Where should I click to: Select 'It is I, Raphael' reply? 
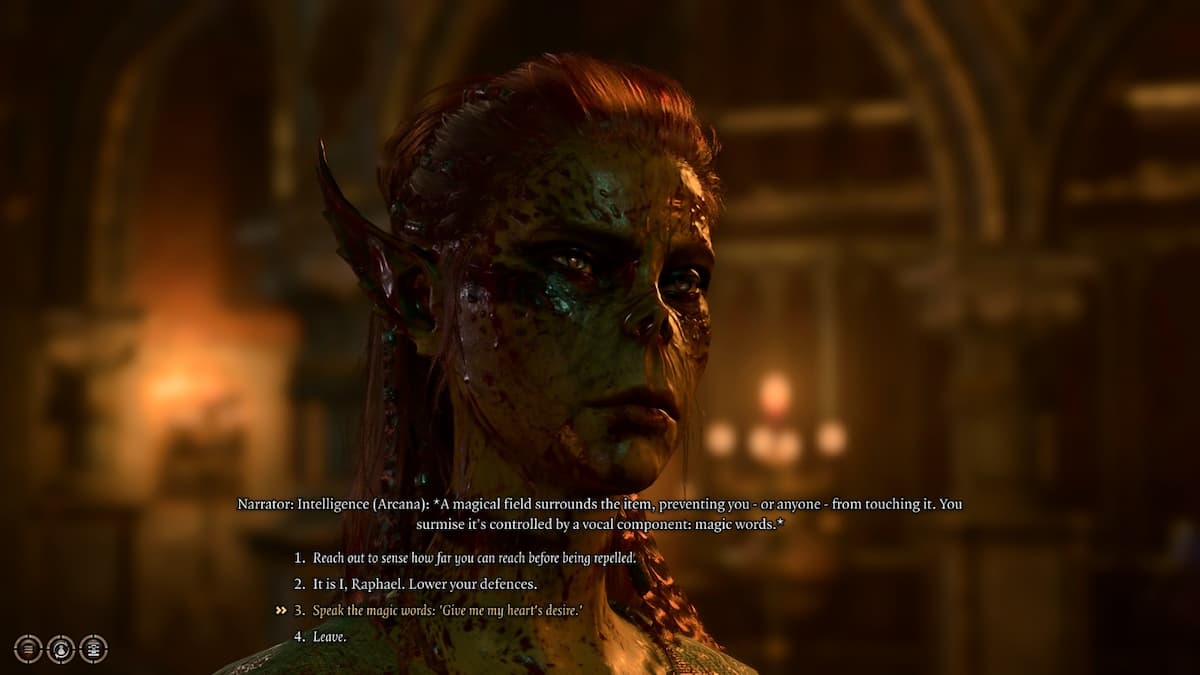[424, 584]
